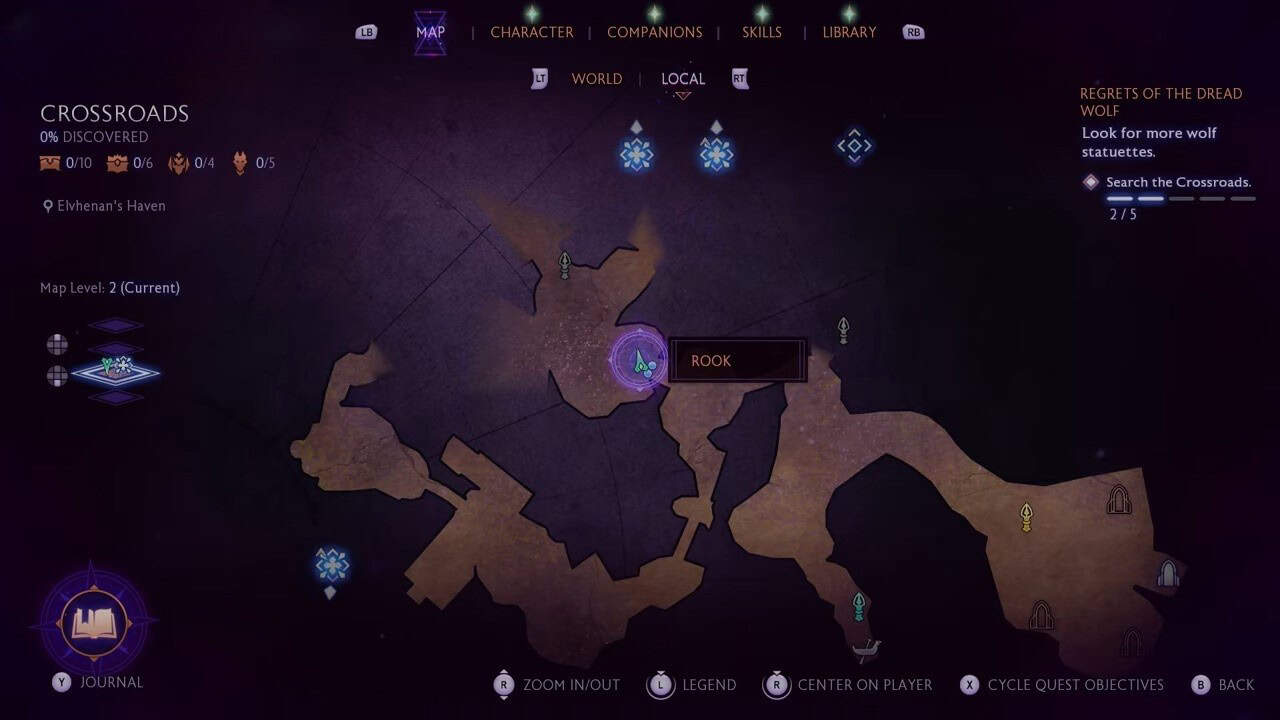Click the Elvhenan's Haven location label
The image size is (1280, 720).
111,206
